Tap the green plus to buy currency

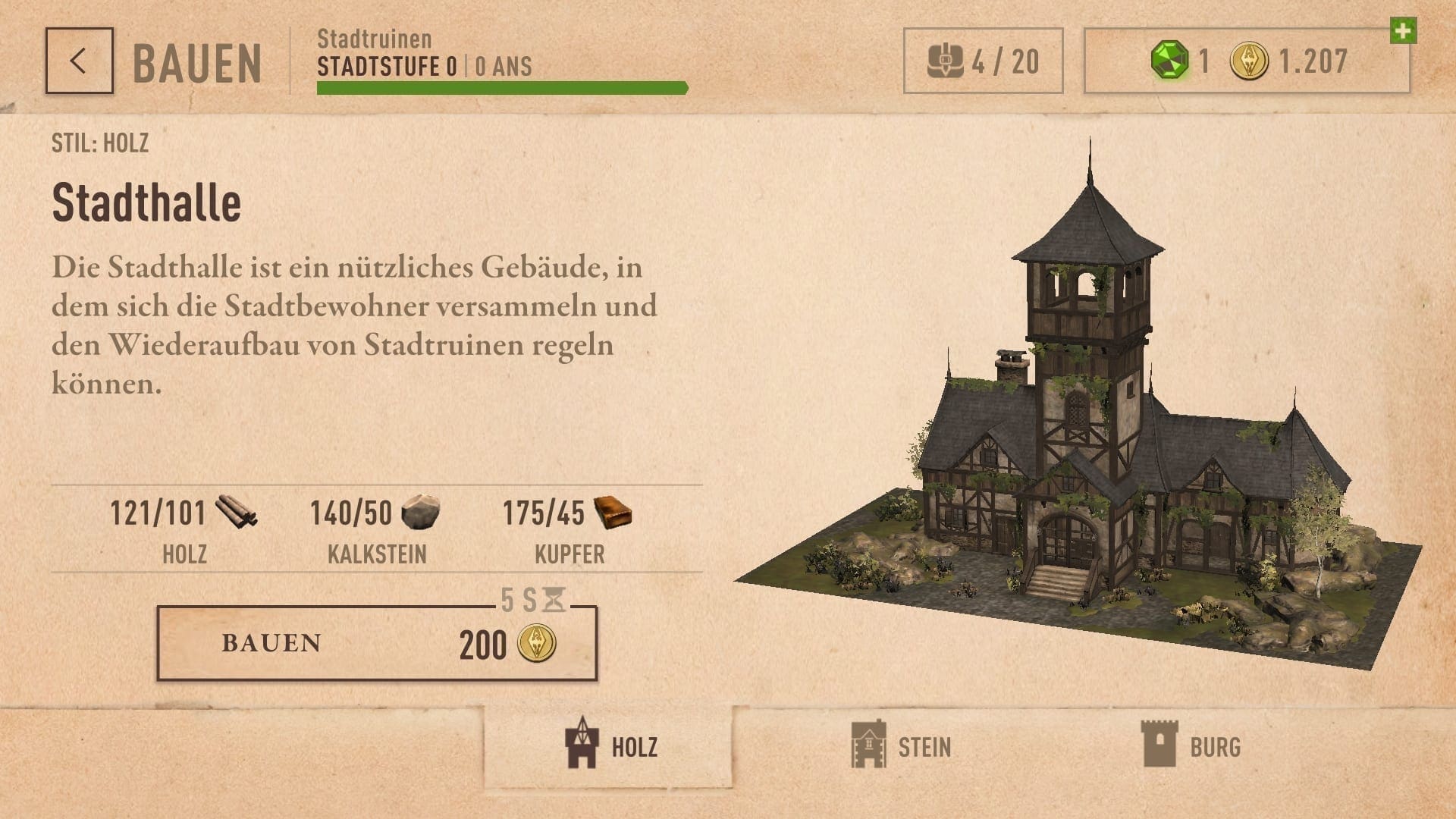pos(1403,31)
